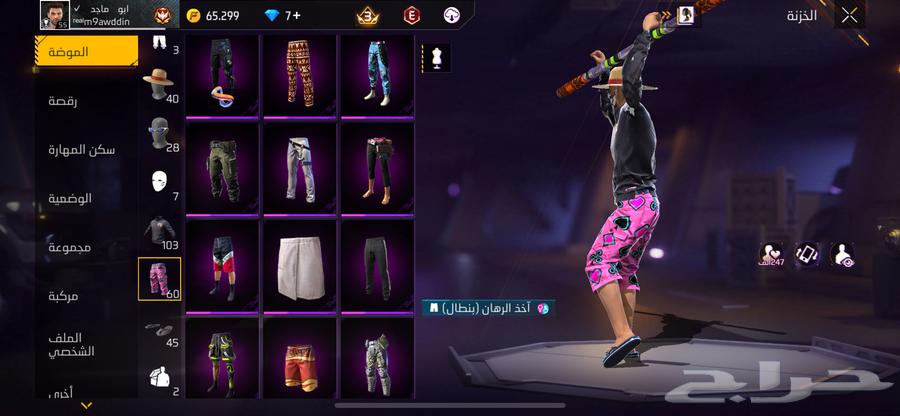Switch to the الموضة fashion tab
This screenshot has height=416, width=900.
pyautogui.click(x=87, y=51)
